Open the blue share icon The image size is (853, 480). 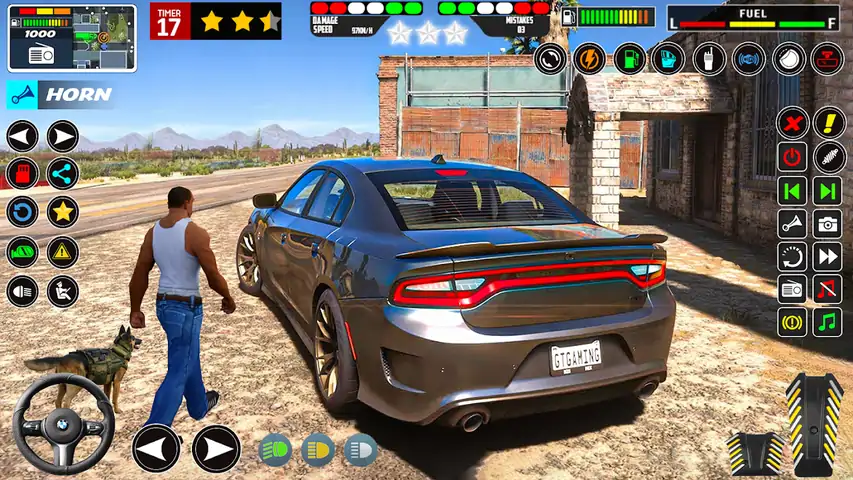(x=63, y=173)
